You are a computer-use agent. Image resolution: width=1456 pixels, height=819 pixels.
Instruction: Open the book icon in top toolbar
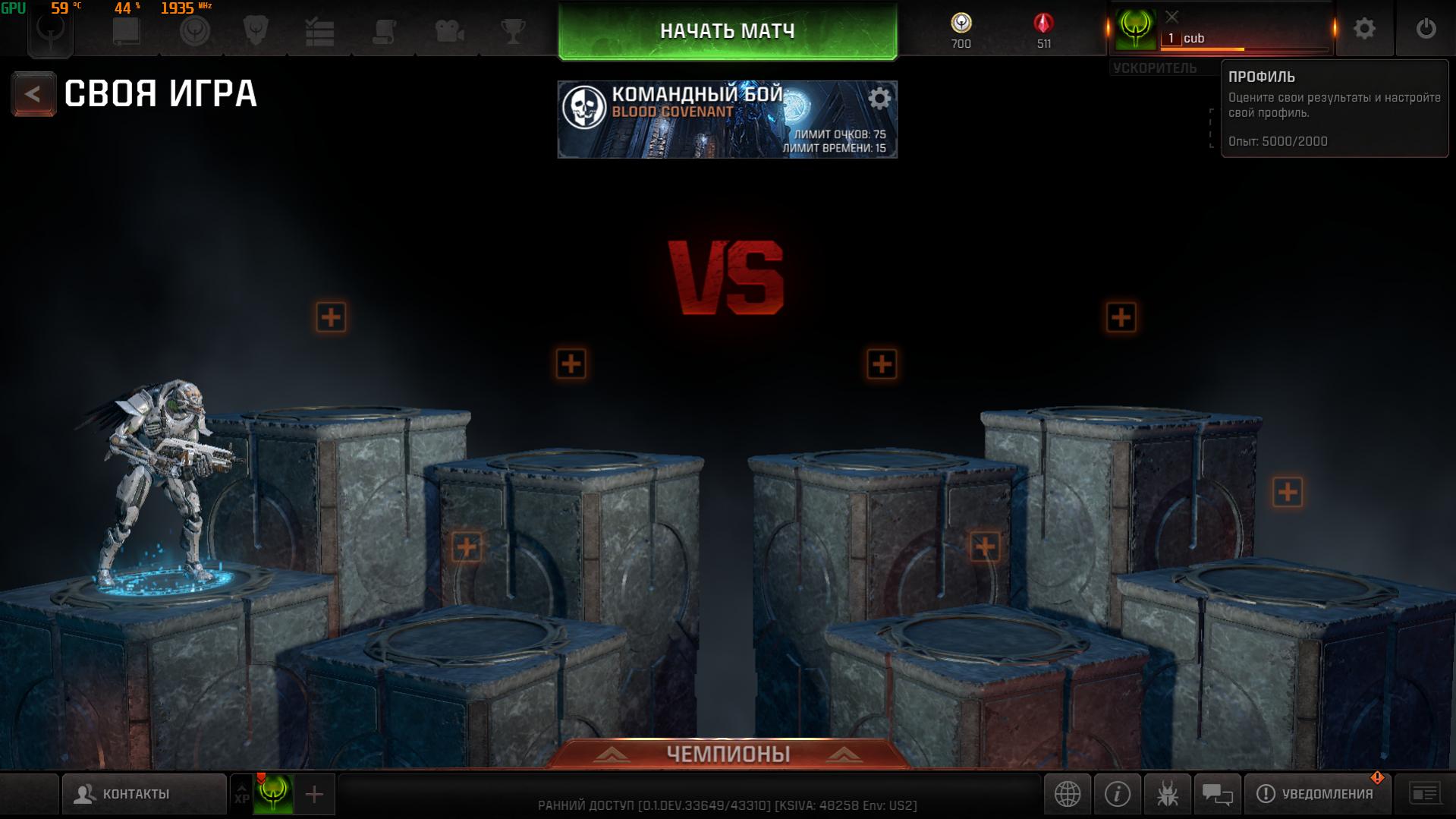coord(126,31)
